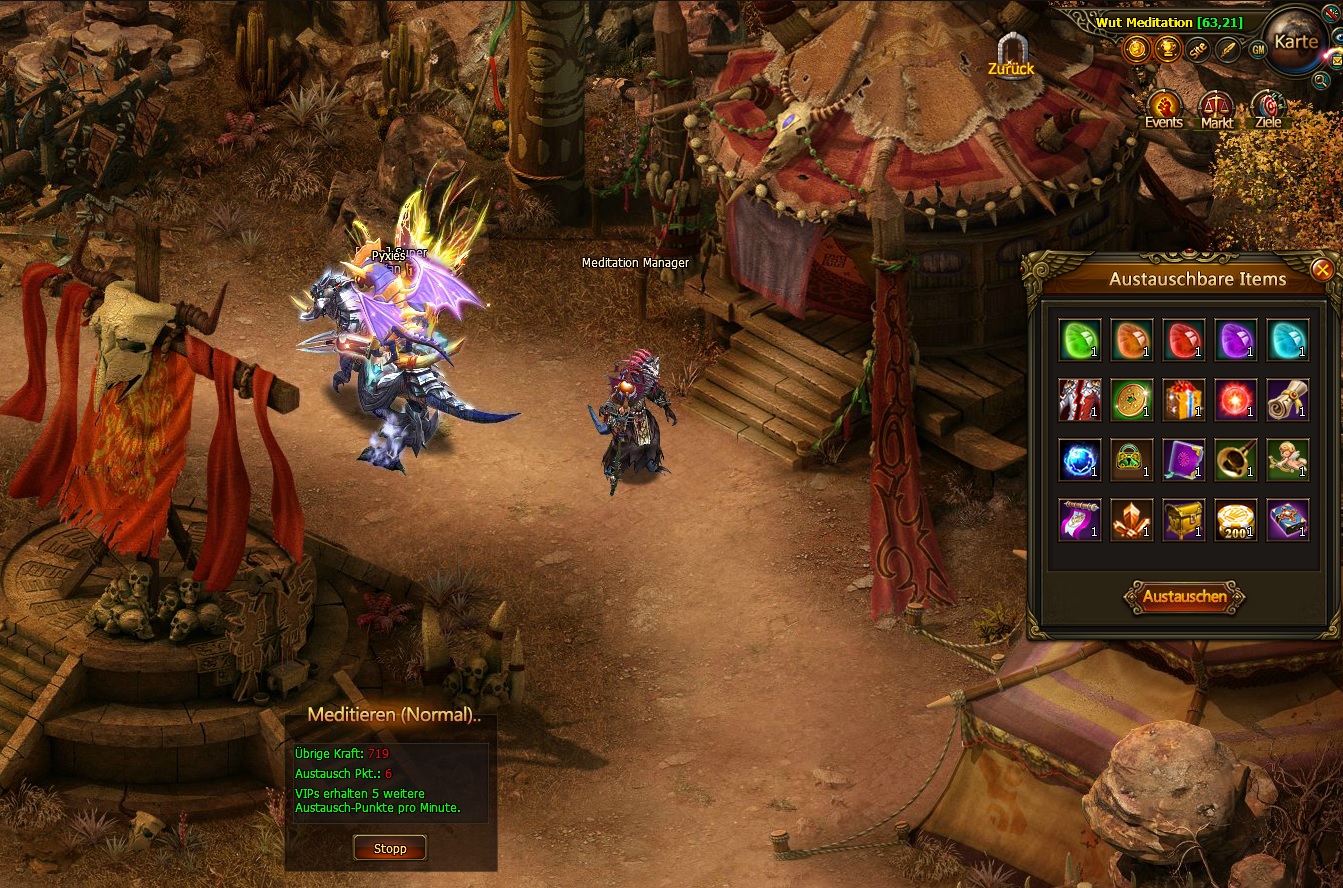Select the green gem item
1343x888 pixels.
coord(1080,340)
